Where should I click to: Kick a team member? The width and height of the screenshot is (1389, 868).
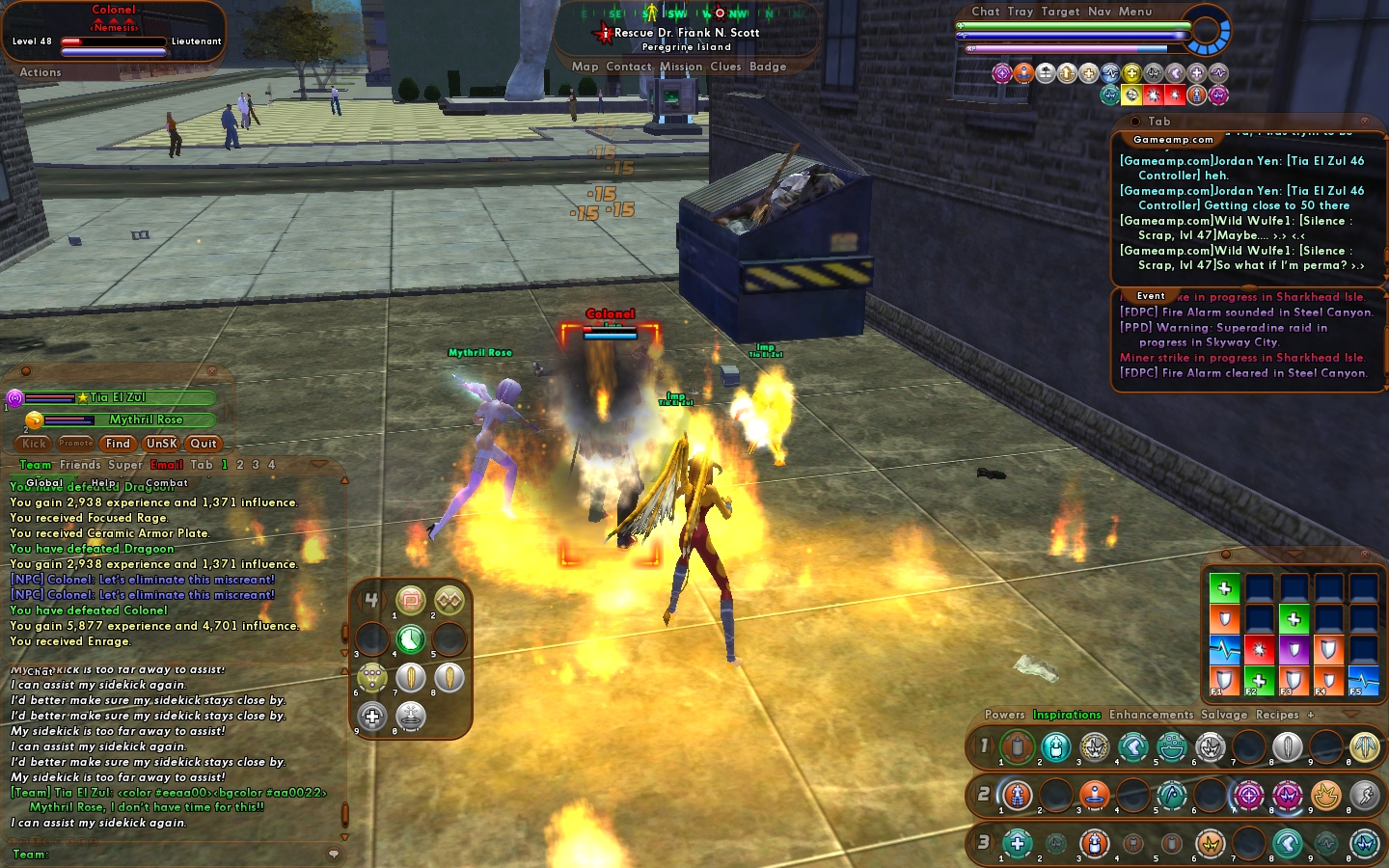35,444
